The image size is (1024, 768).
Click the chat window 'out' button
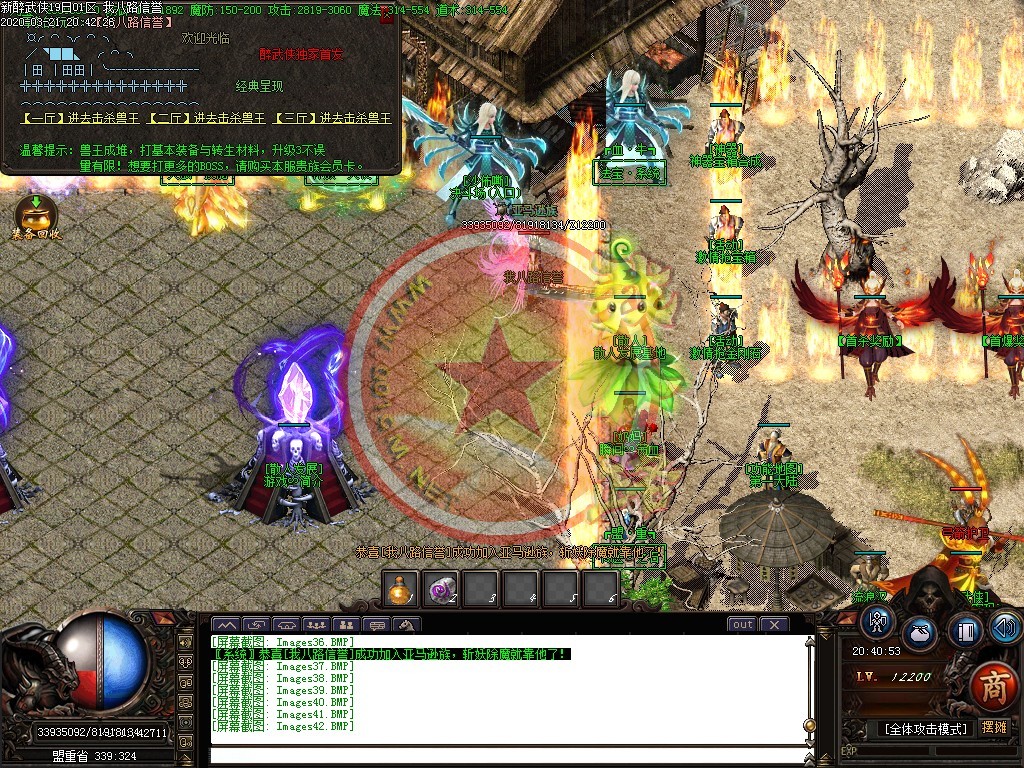[742, 625]
